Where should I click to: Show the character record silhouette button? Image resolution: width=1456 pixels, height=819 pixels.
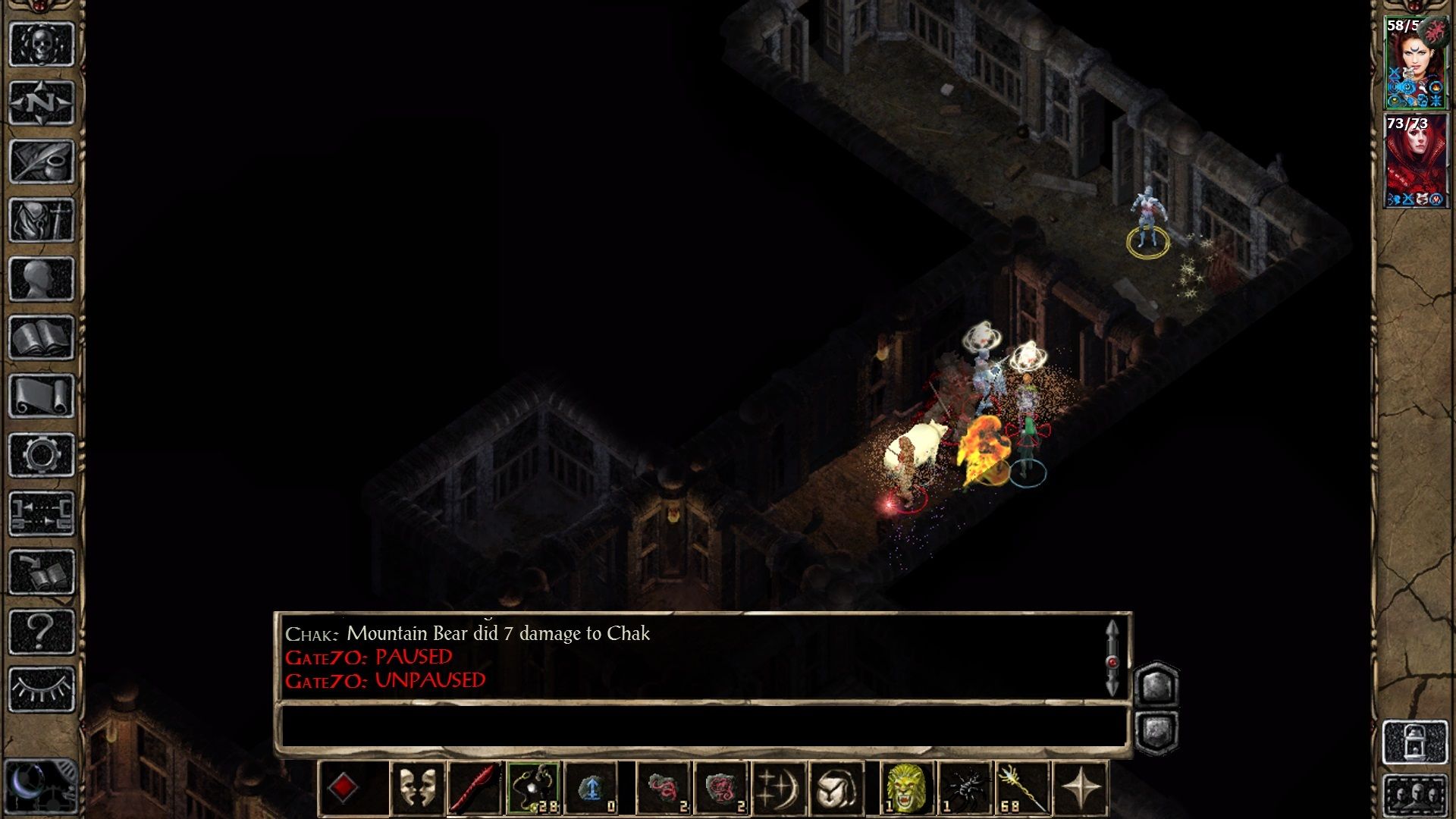(x=42, y=278)
